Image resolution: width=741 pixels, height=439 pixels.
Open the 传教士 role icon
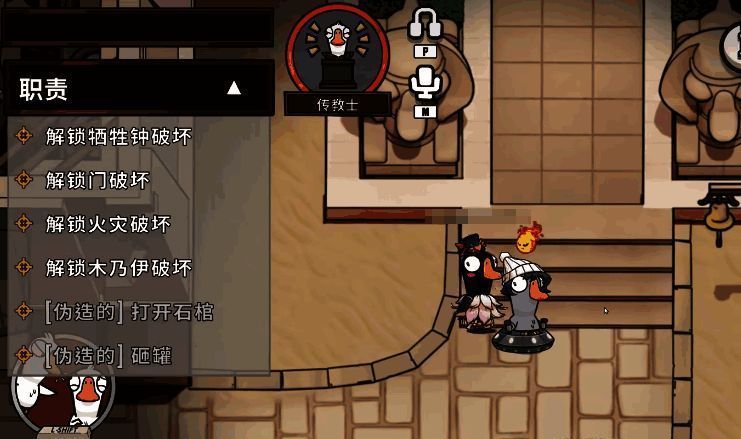[337, 48]
